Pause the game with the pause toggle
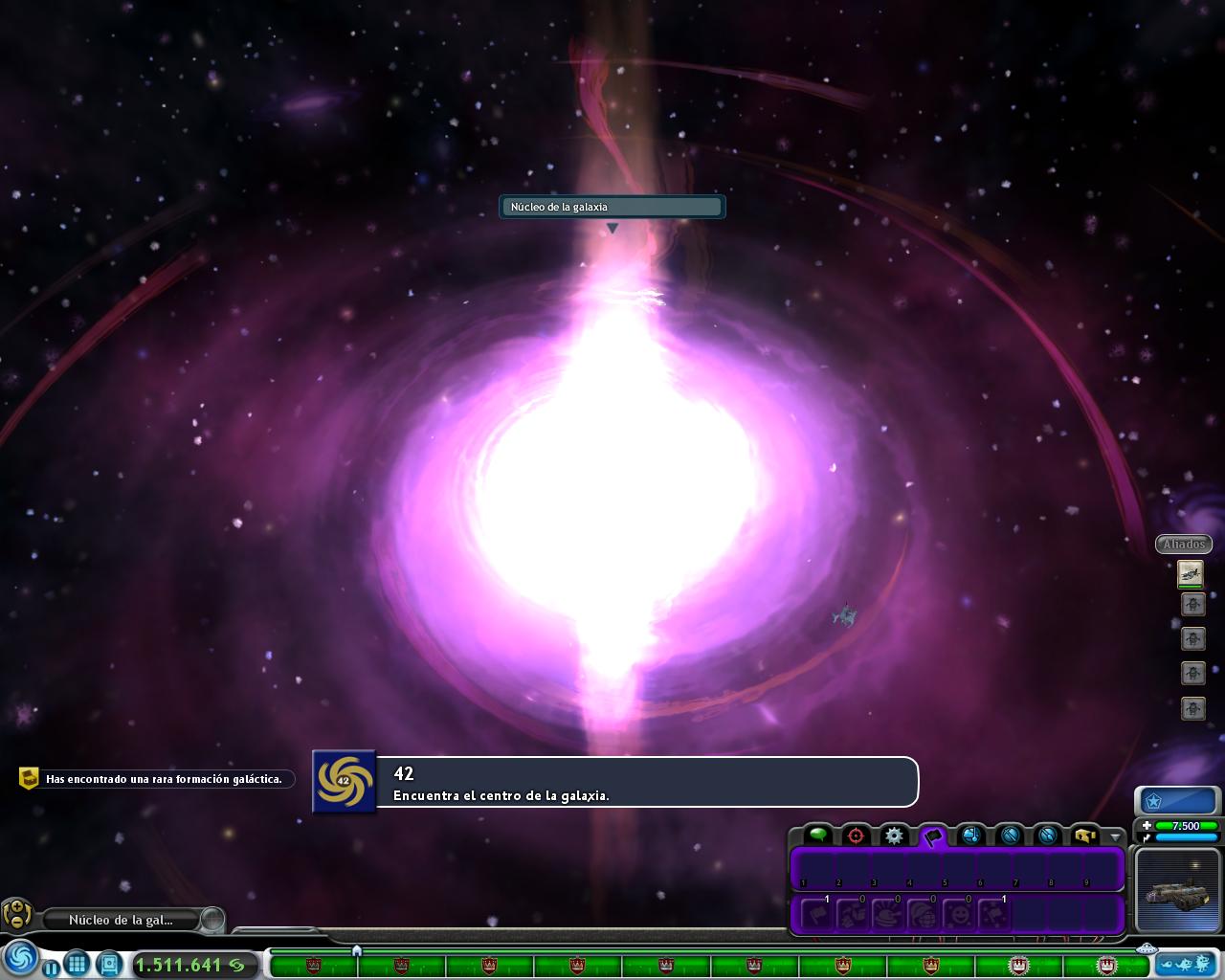The height and width of the screenshot is (980, 1225). tap(52, 966)
